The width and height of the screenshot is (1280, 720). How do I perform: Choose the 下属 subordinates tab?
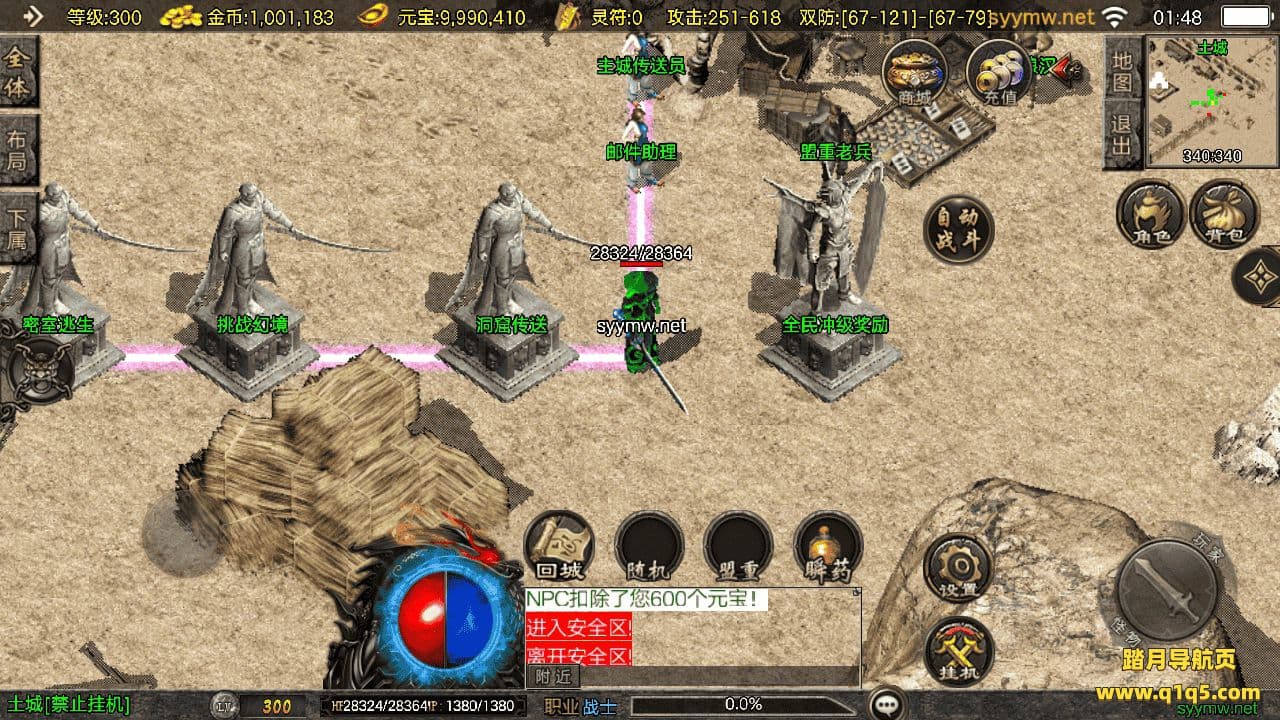(x=18, y=228)
